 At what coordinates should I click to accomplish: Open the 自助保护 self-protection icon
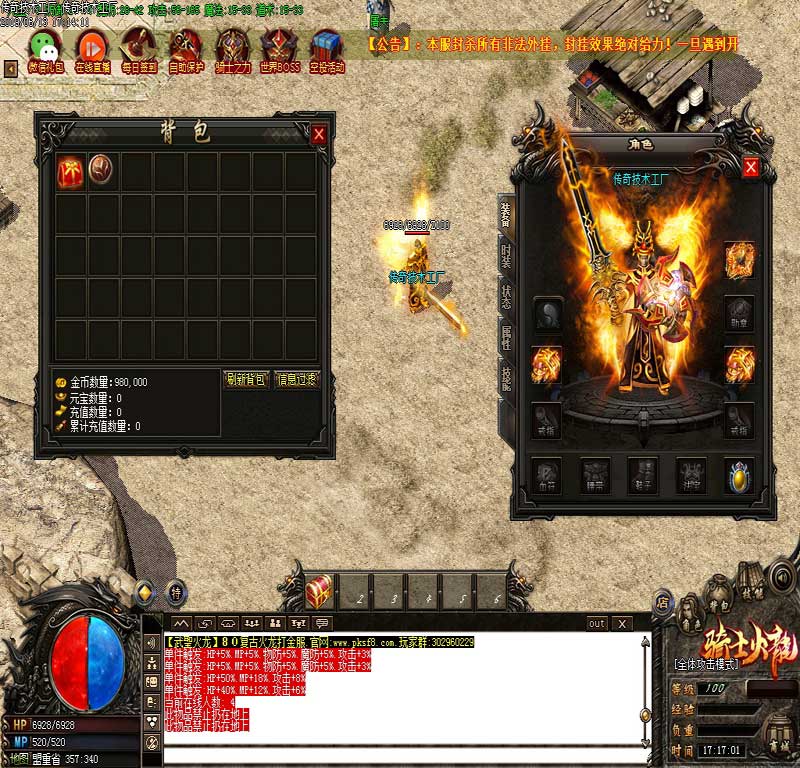185,47
